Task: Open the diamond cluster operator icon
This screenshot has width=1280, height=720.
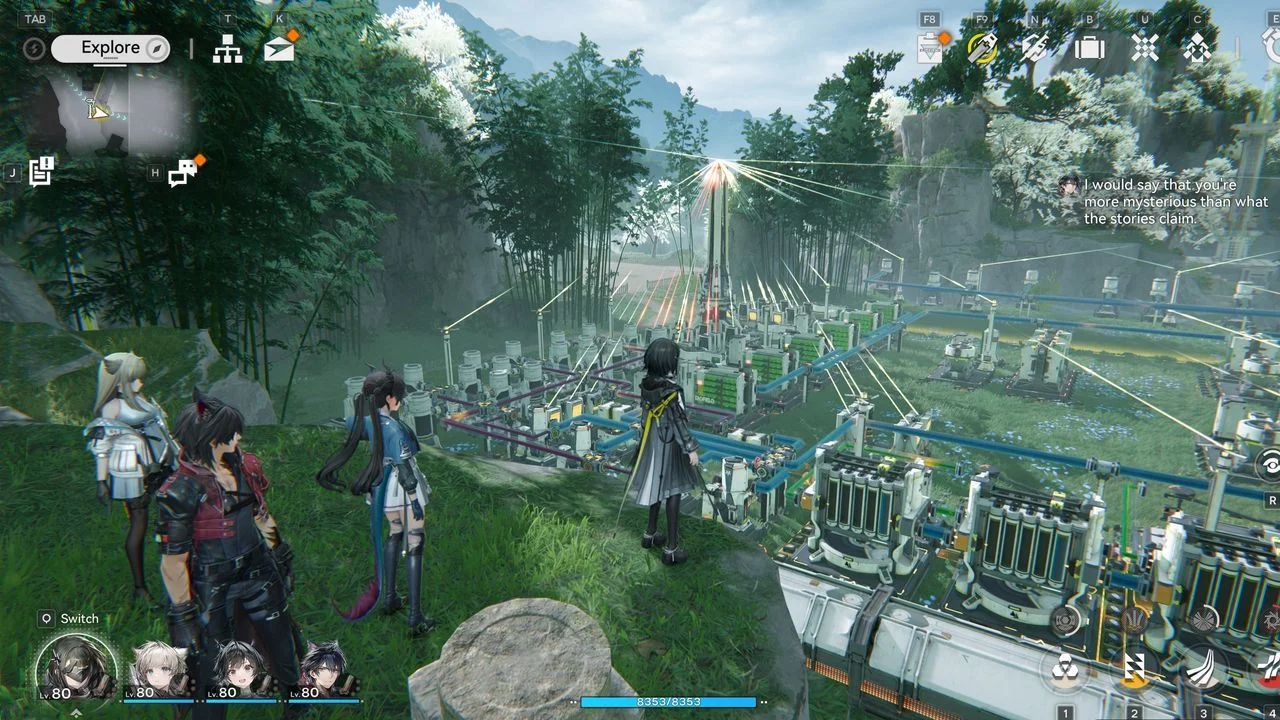Action: 1197,47
